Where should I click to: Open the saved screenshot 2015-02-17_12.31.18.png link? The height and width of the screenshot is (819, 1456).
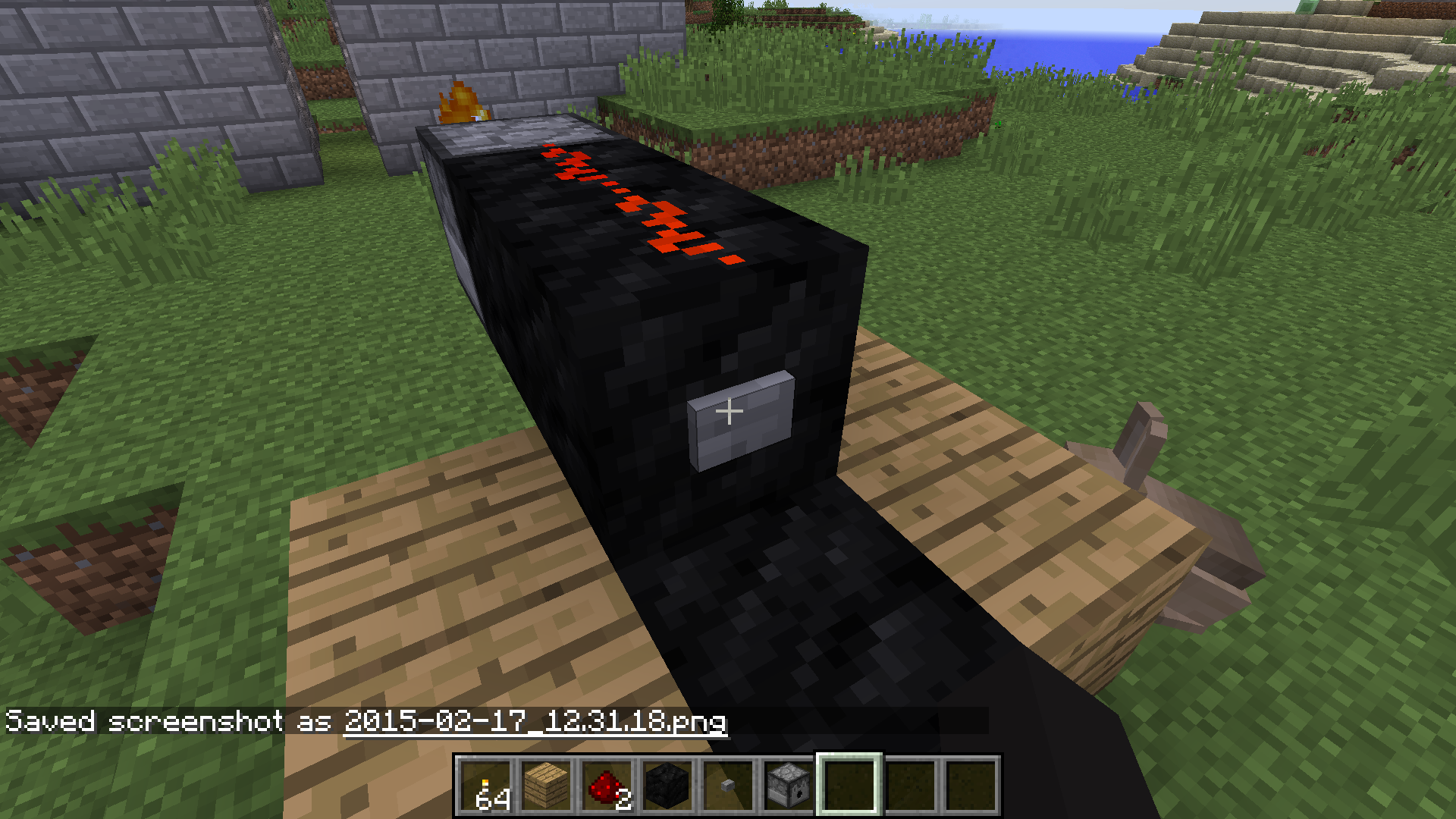click(x=535, y=724)
